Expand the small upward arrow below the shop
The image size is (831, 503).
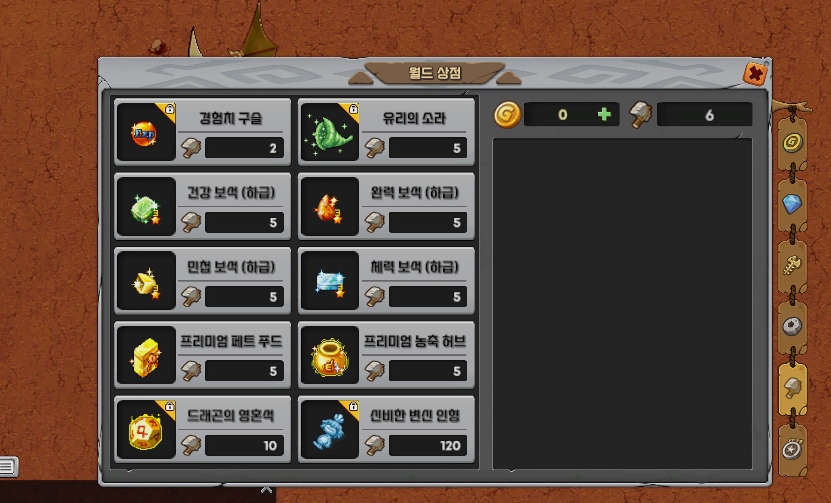[x=266, y=490]
